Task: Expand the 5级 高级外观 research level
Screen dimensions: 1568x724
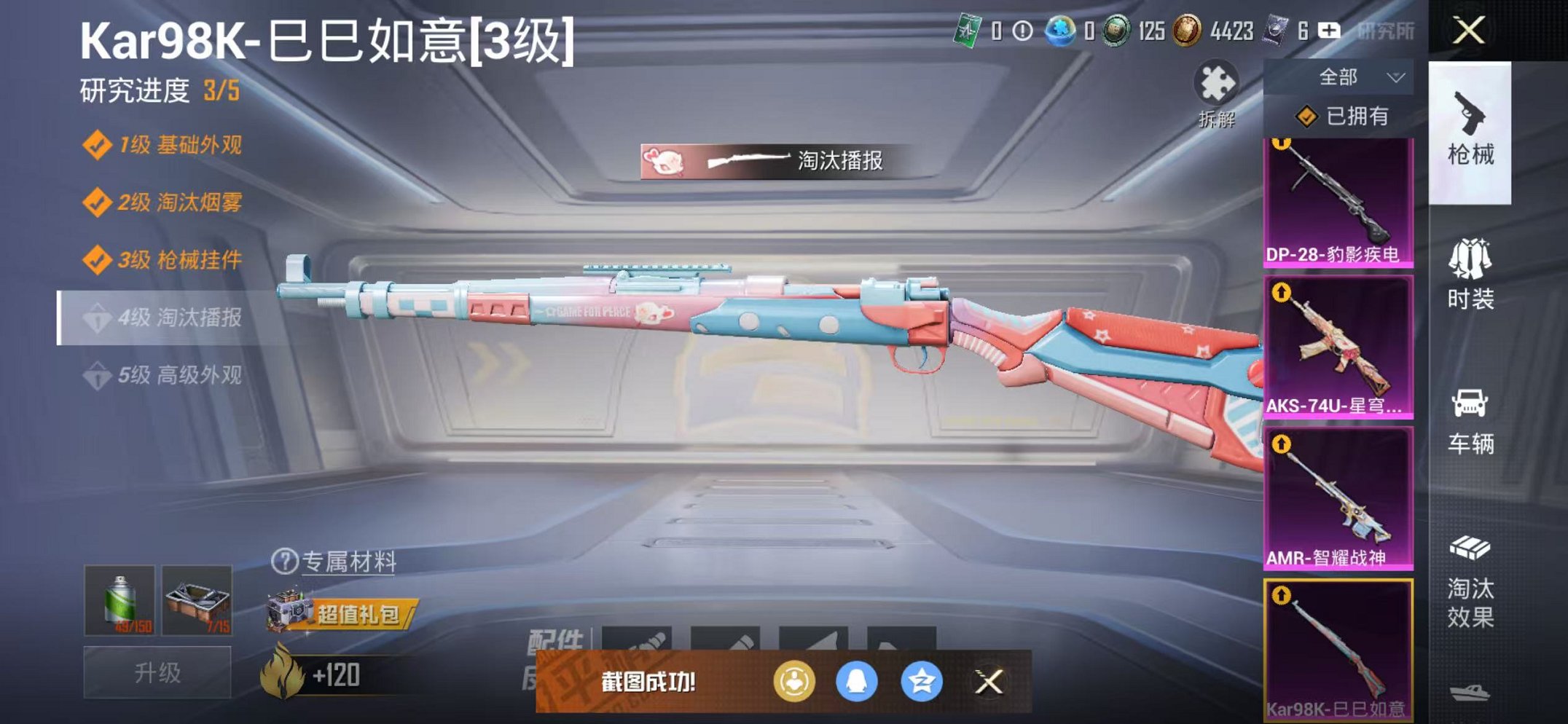Action: pos(182,373)
